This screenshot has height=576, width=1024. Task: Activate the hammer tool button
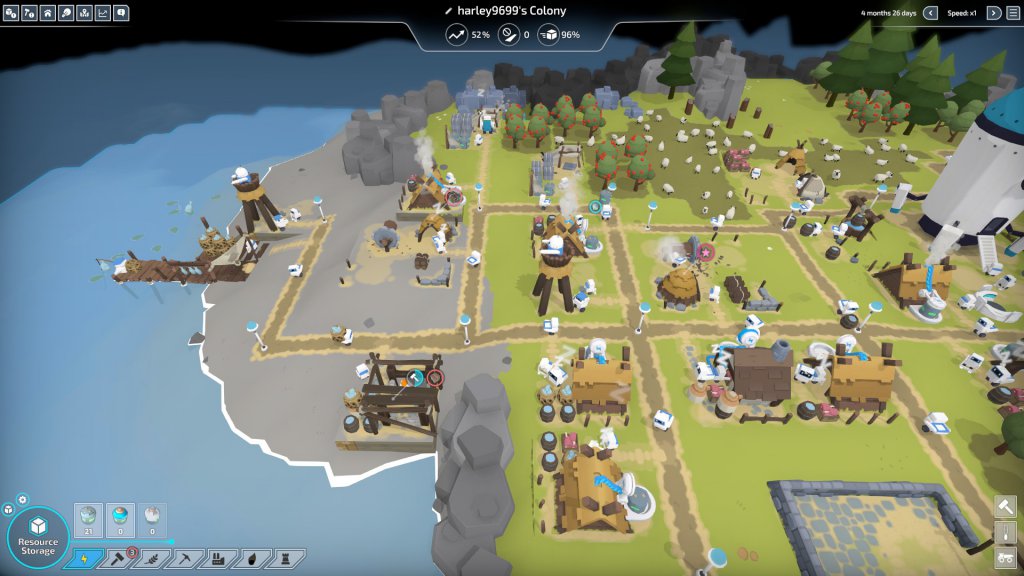pos(1004,507)
